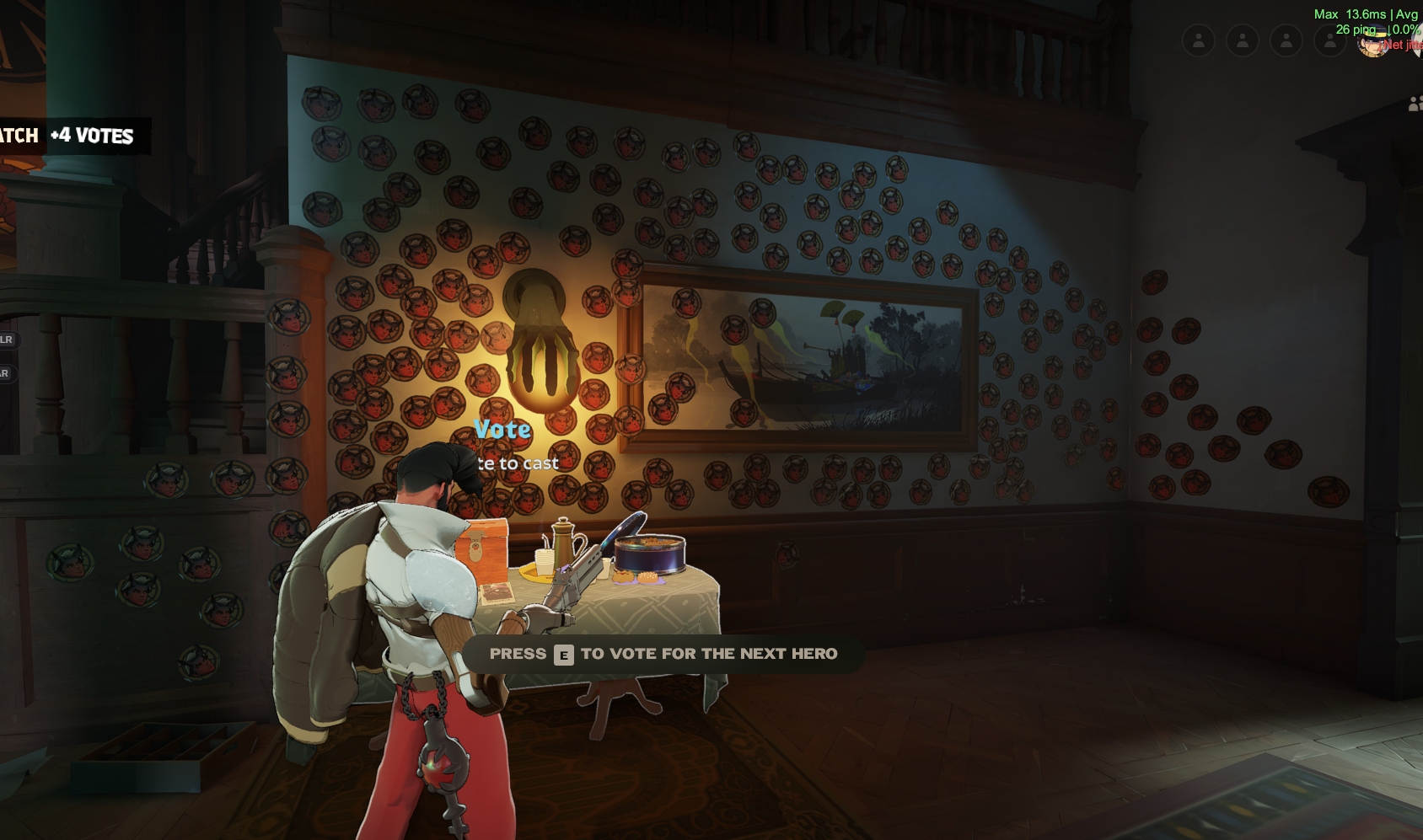Viewport: 1423px width, 840px height.
Task: Open the player avatar with the captain hat
Action: pos(1373,42)
